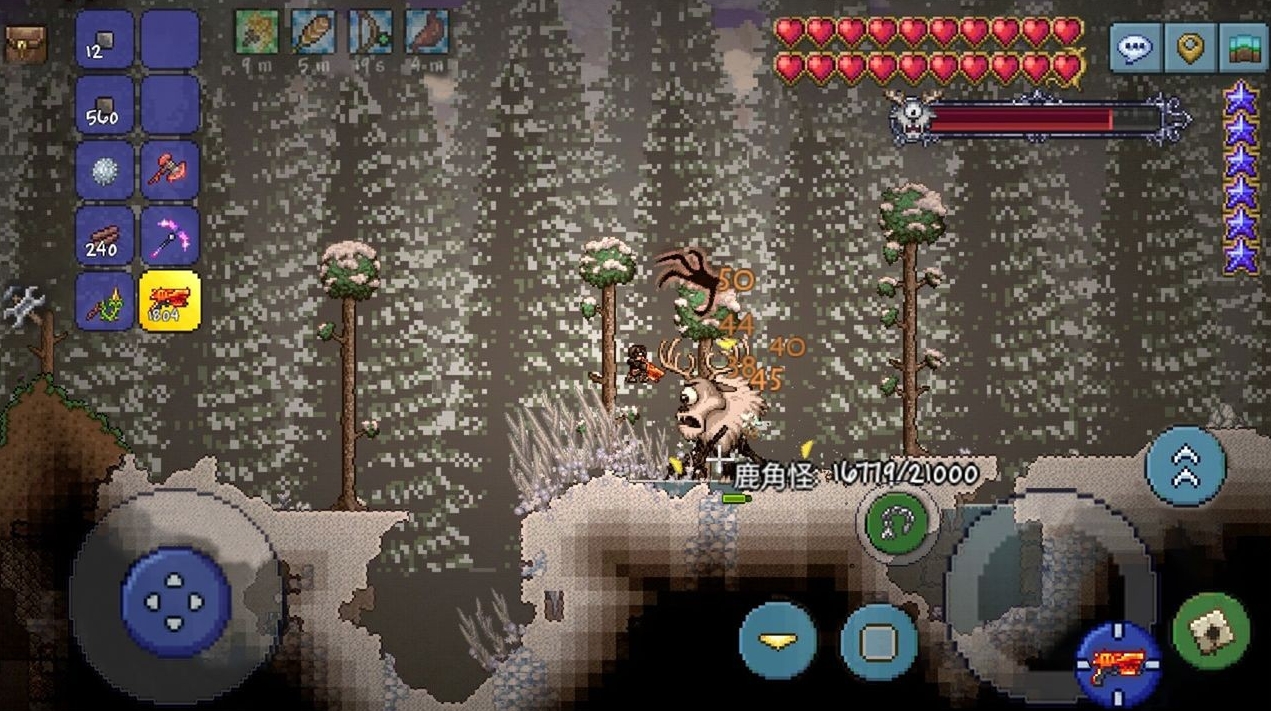Open the world map button
This screenshot has width=1271, height=711.
click(x=1243, y=47)
